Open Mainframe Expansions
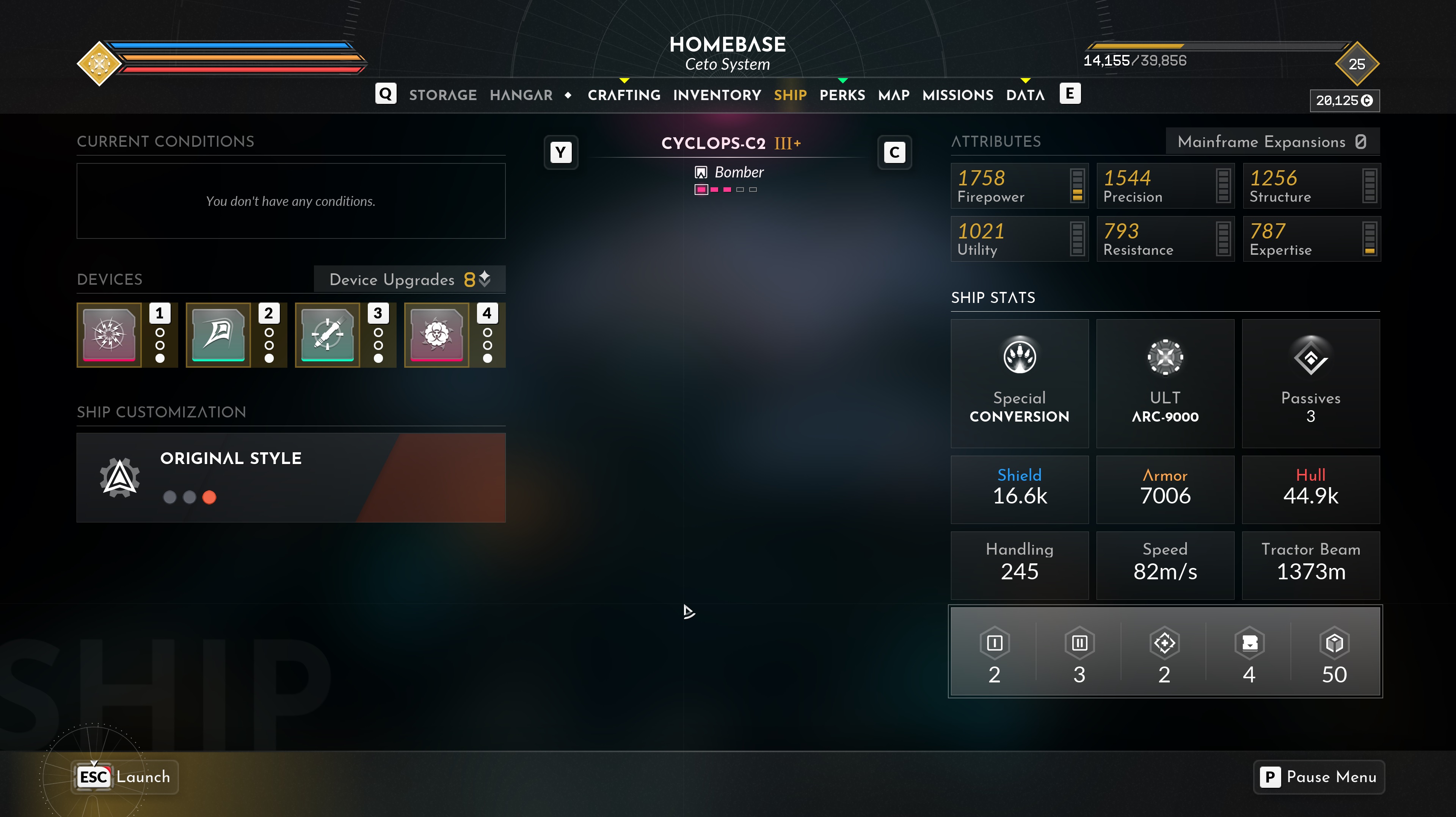The width and height of the screenshot is (1456, 817). pyautogui.click(x=1272, y=141)
